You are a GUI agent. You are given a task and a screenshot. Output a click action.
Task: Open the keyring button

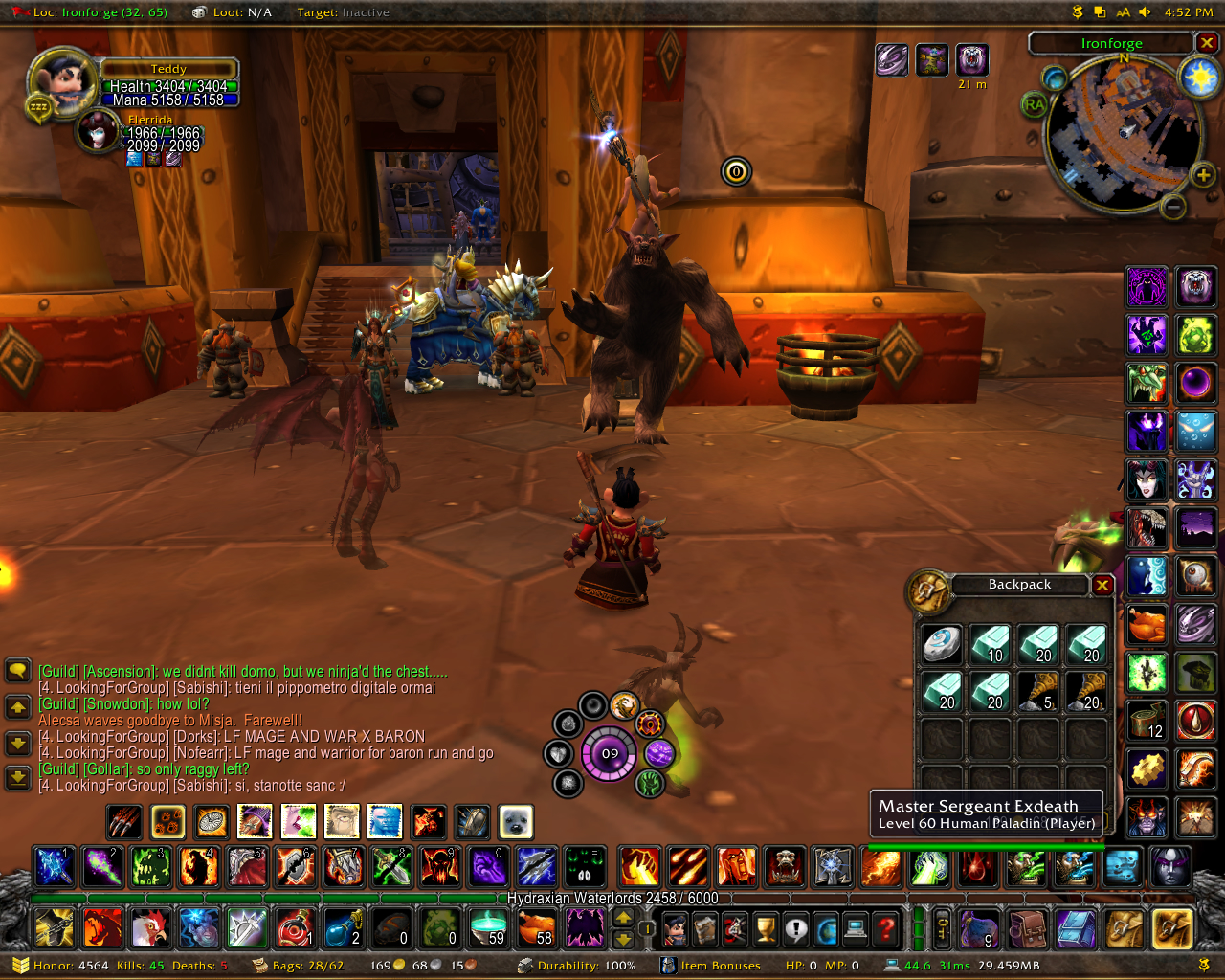point(942,927)
